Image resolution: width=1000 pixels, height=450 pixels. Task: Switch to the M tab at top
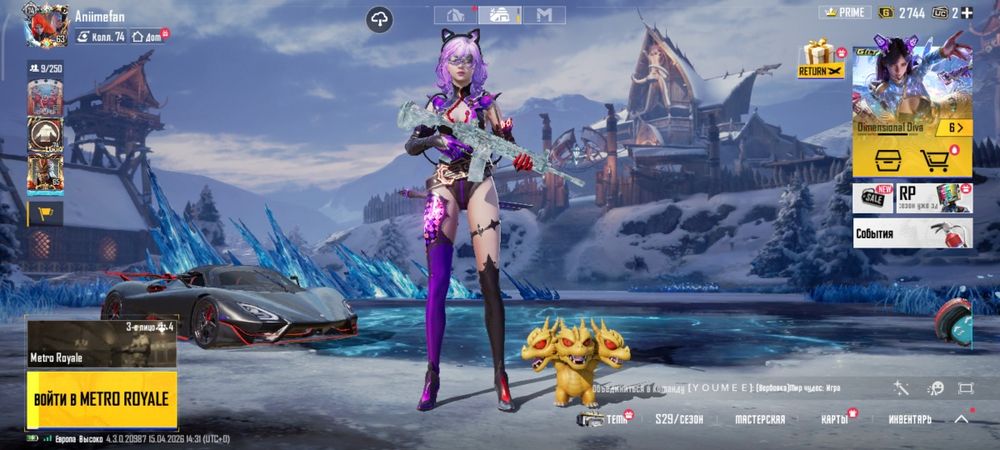[x=544, y=14]
